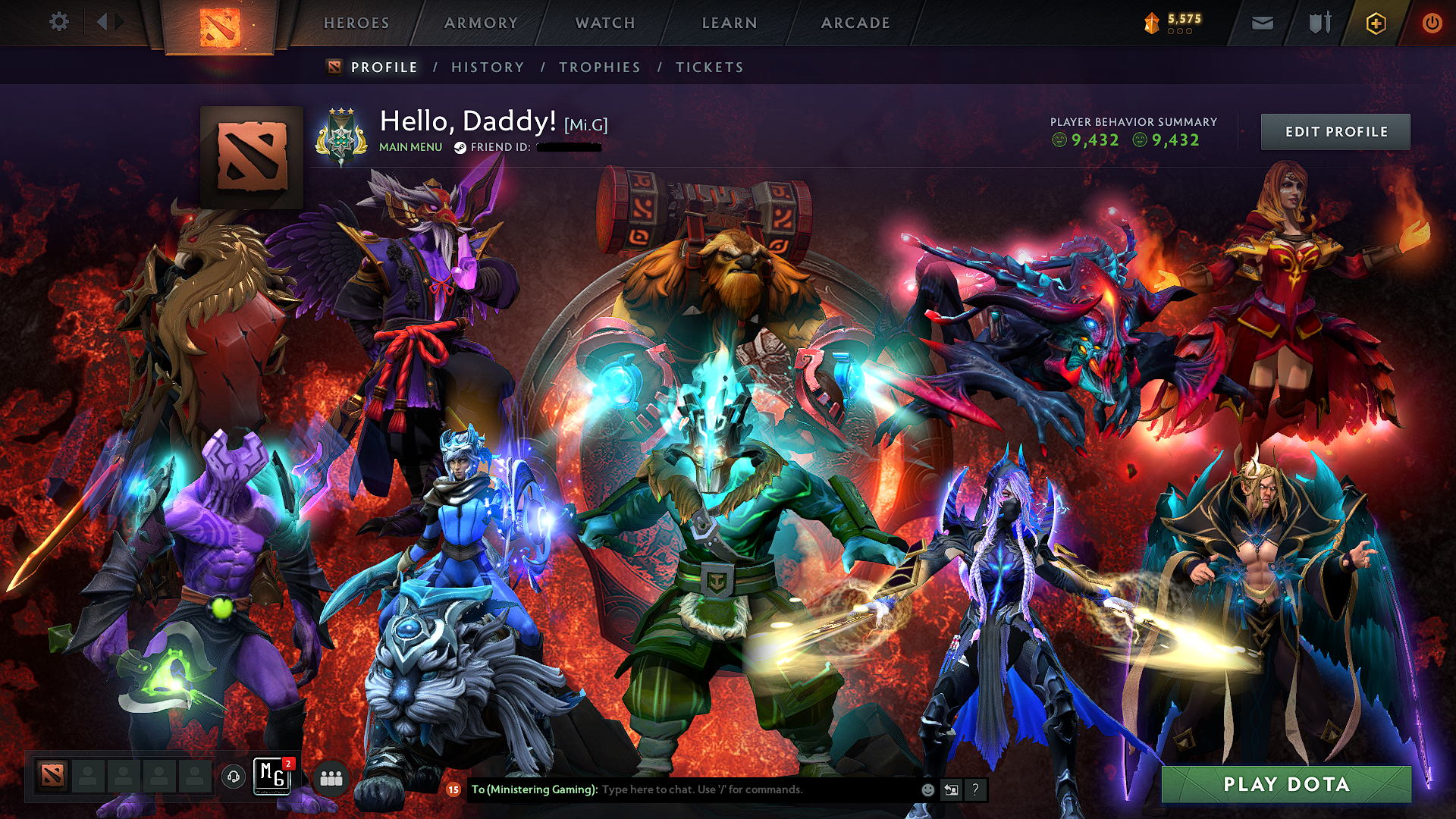Toggle voice chat with the headset icon
This screenshot has height=819, width=1456.
(x=233, y=777)
